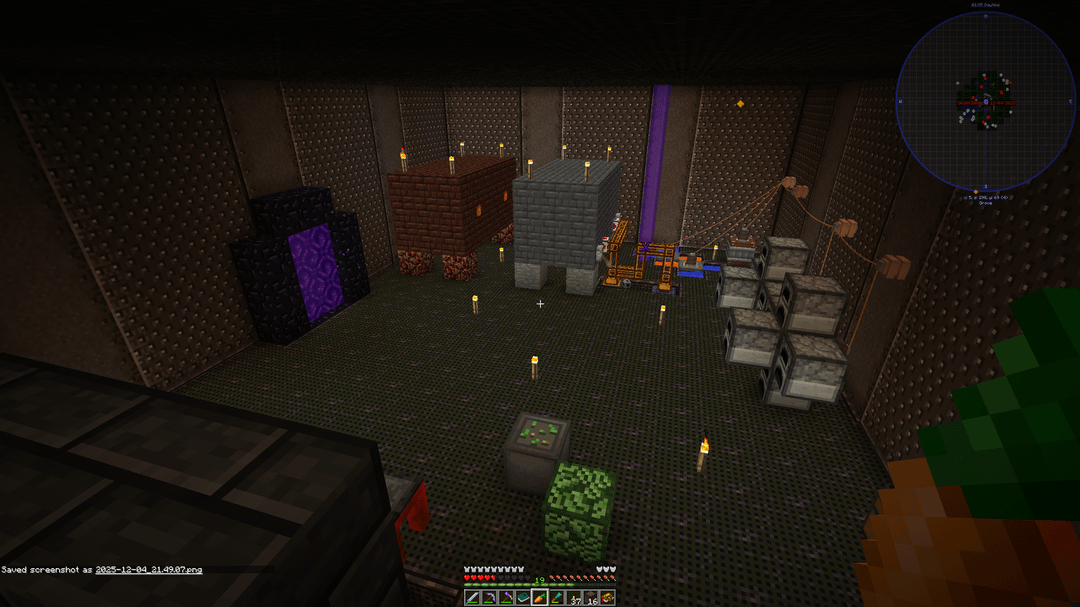Select the torch stack of 37
The width and height of the screenshot is (1080, 607).
tap(574, 598)
